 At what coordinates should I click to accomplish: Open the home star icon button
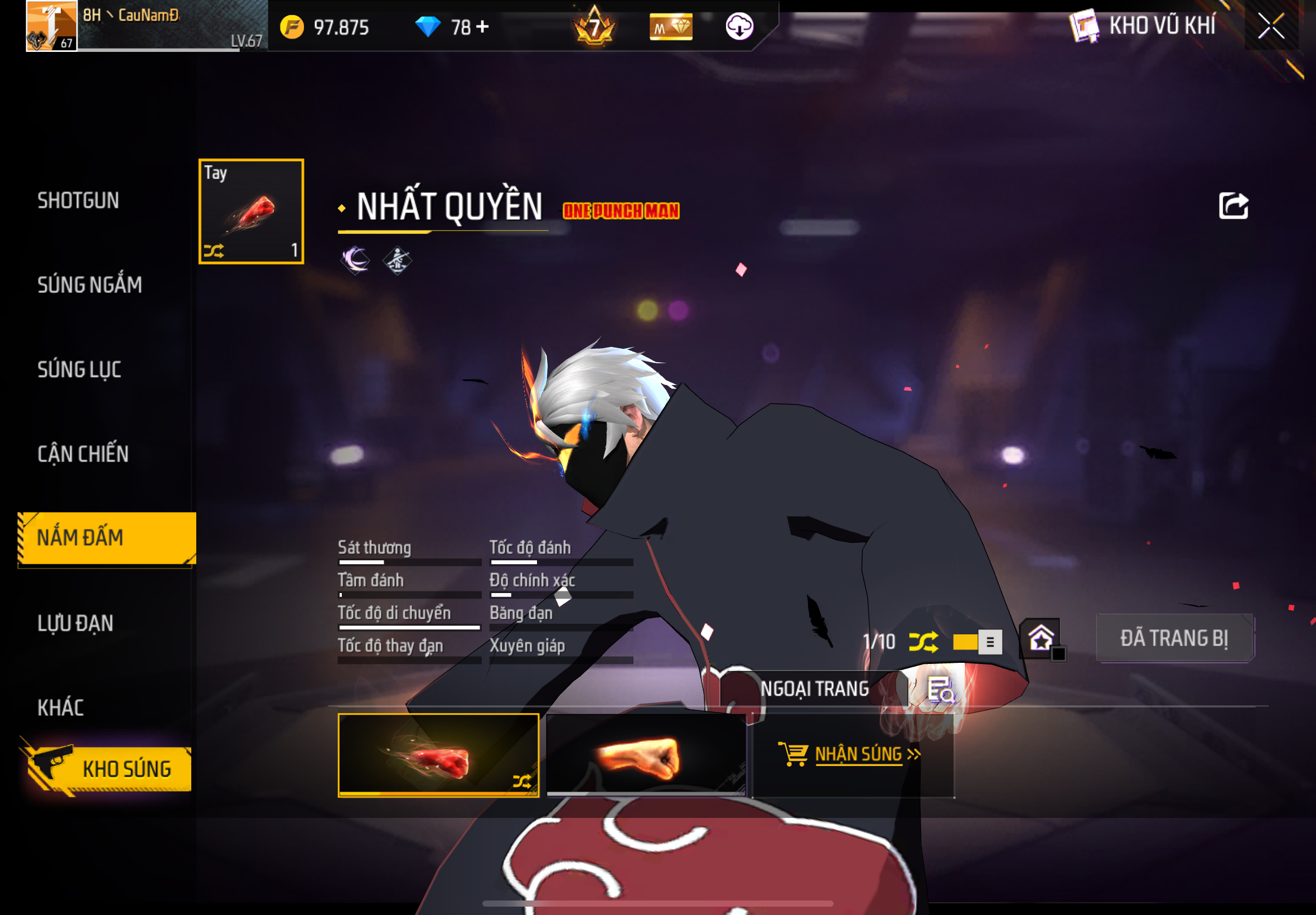click(1041, 638)
